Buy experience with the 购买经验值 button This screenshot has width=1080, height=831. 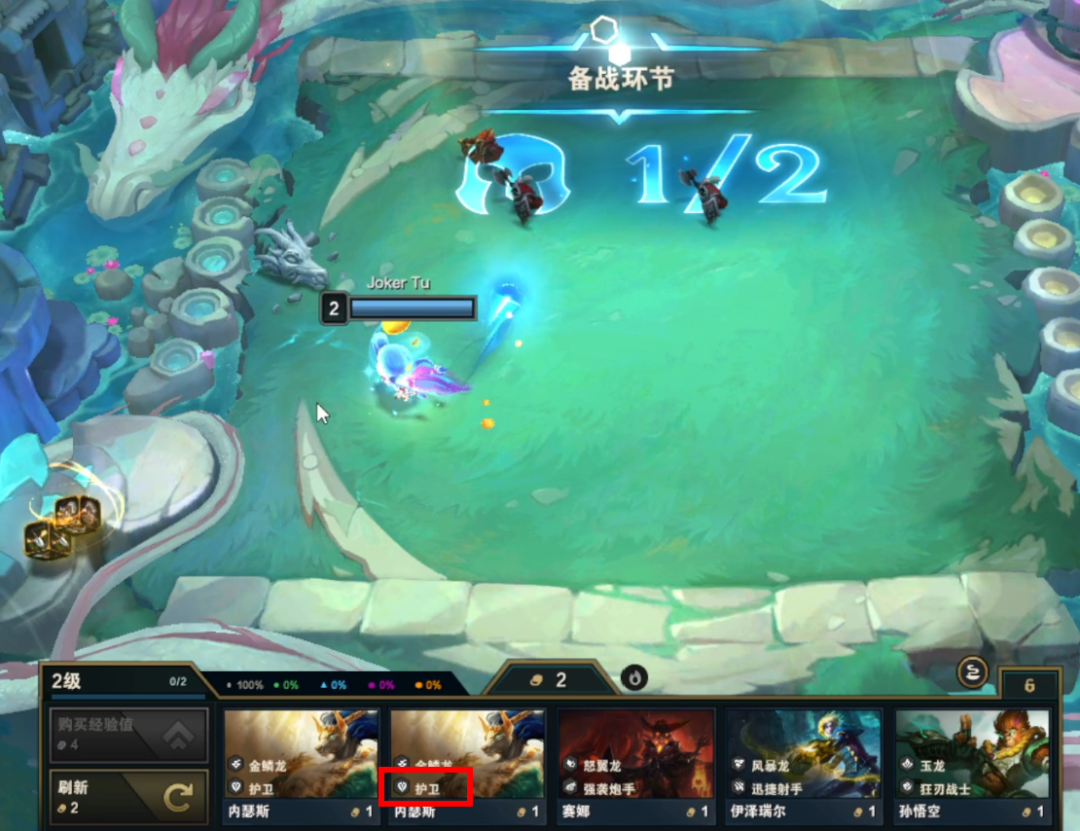coord(129,736)
